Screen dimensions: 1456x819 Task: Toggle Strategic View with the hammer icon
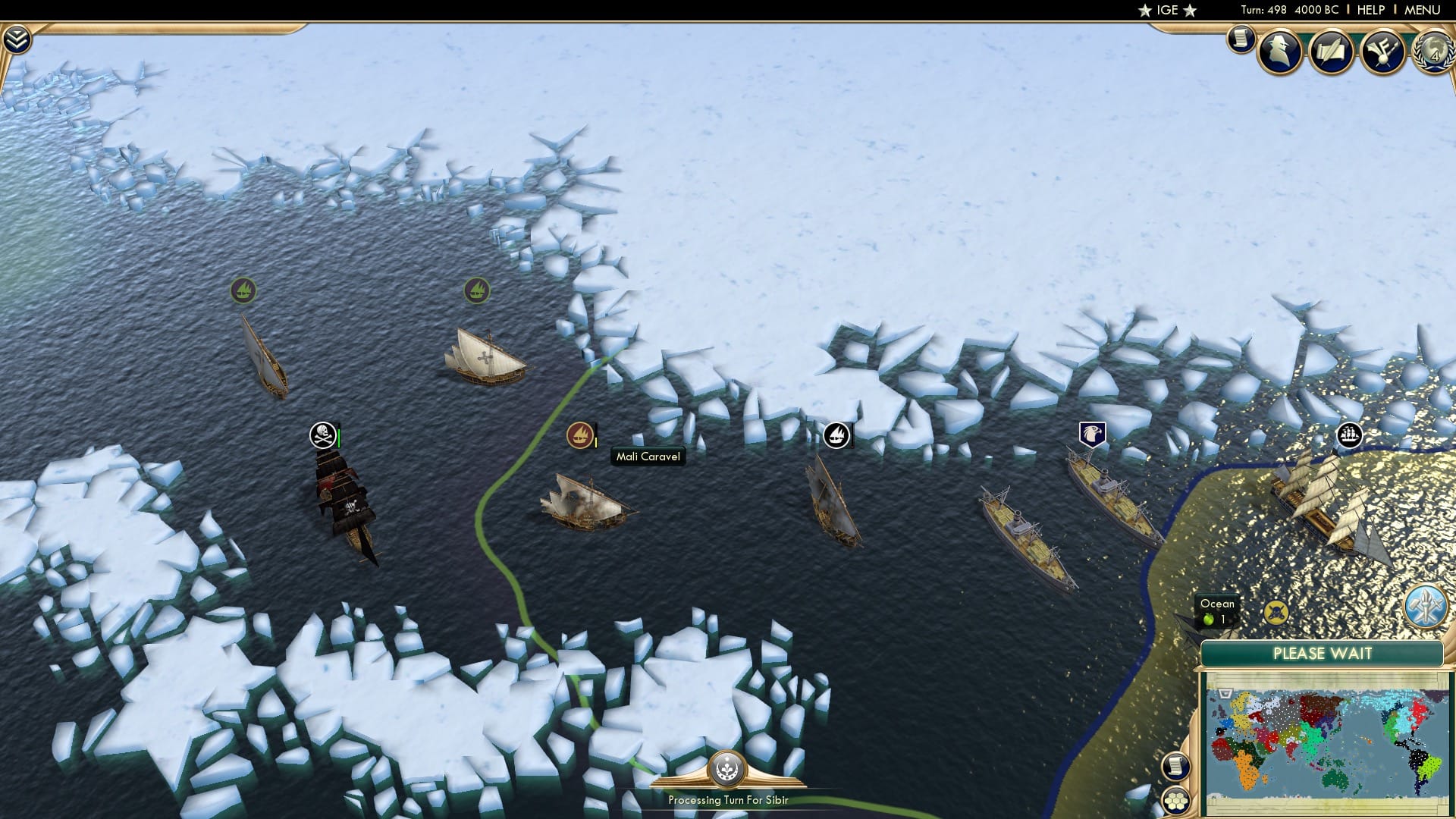point(1425,605)
